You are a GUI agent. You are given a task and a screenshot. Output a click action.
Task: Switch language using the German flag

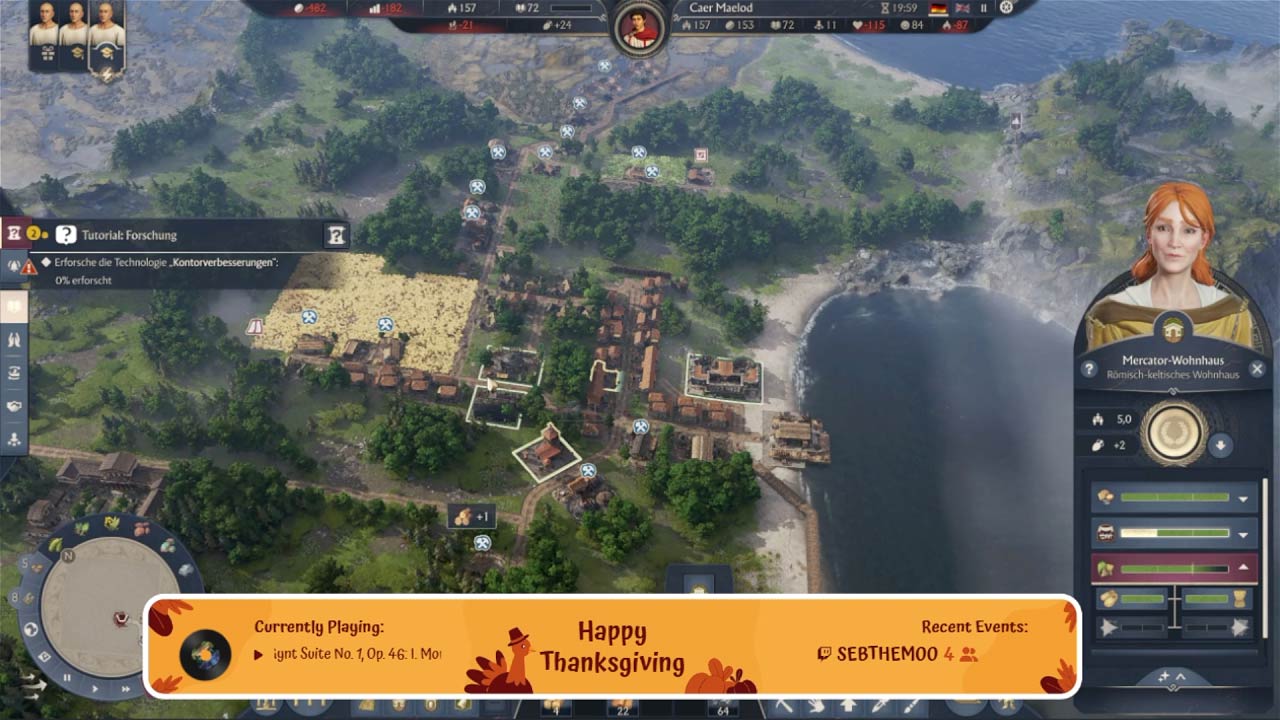coord(939,8)
